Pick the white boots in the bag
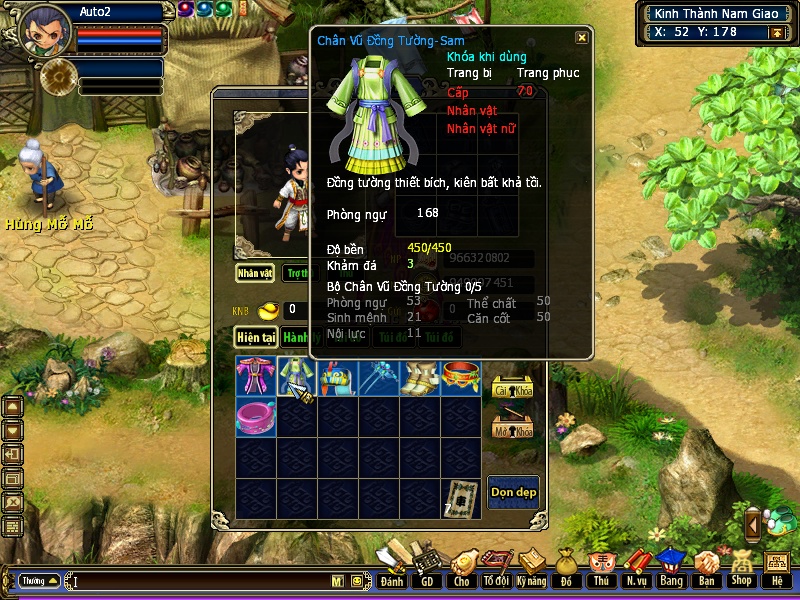This screenshot has height=600, width=800. [419, 377]
